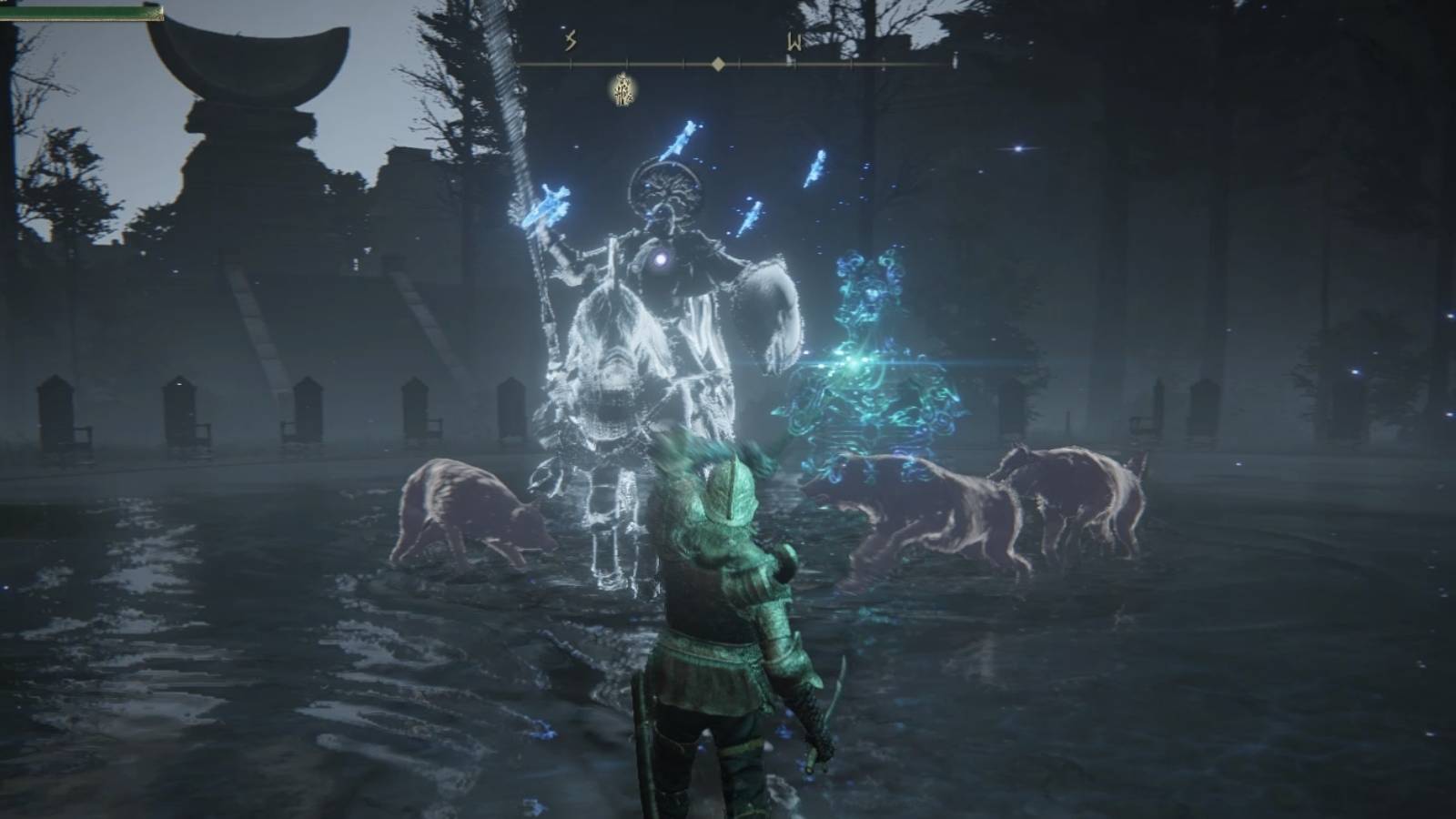The height and width of the screenshot is (819, 1456).
Task: Click the glowing erdtree marker icon below the compass
Action: click(x=622, y=90)
